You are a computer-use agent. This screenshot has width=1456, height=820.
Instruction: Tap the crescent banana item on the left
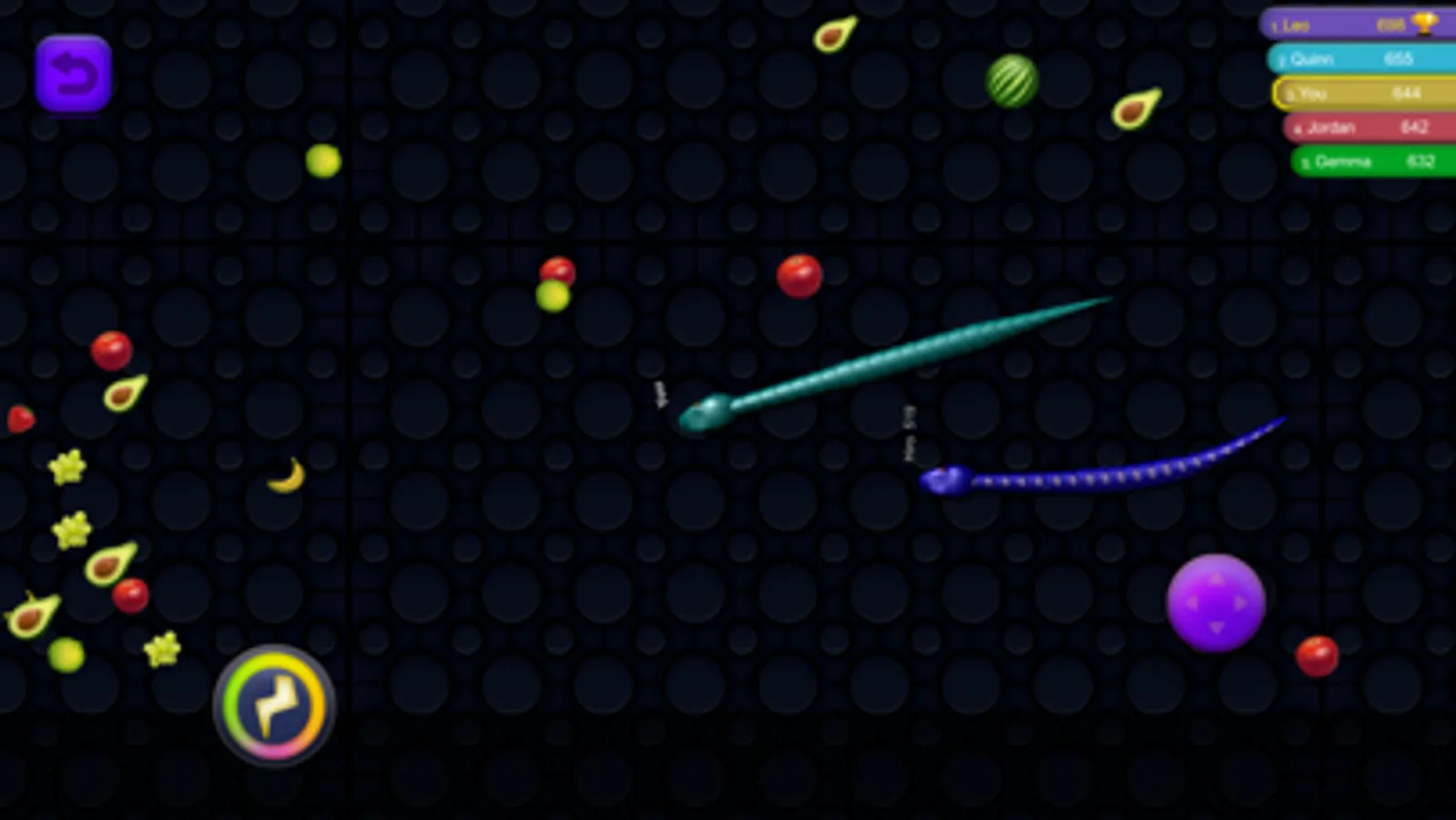[285, 476]
